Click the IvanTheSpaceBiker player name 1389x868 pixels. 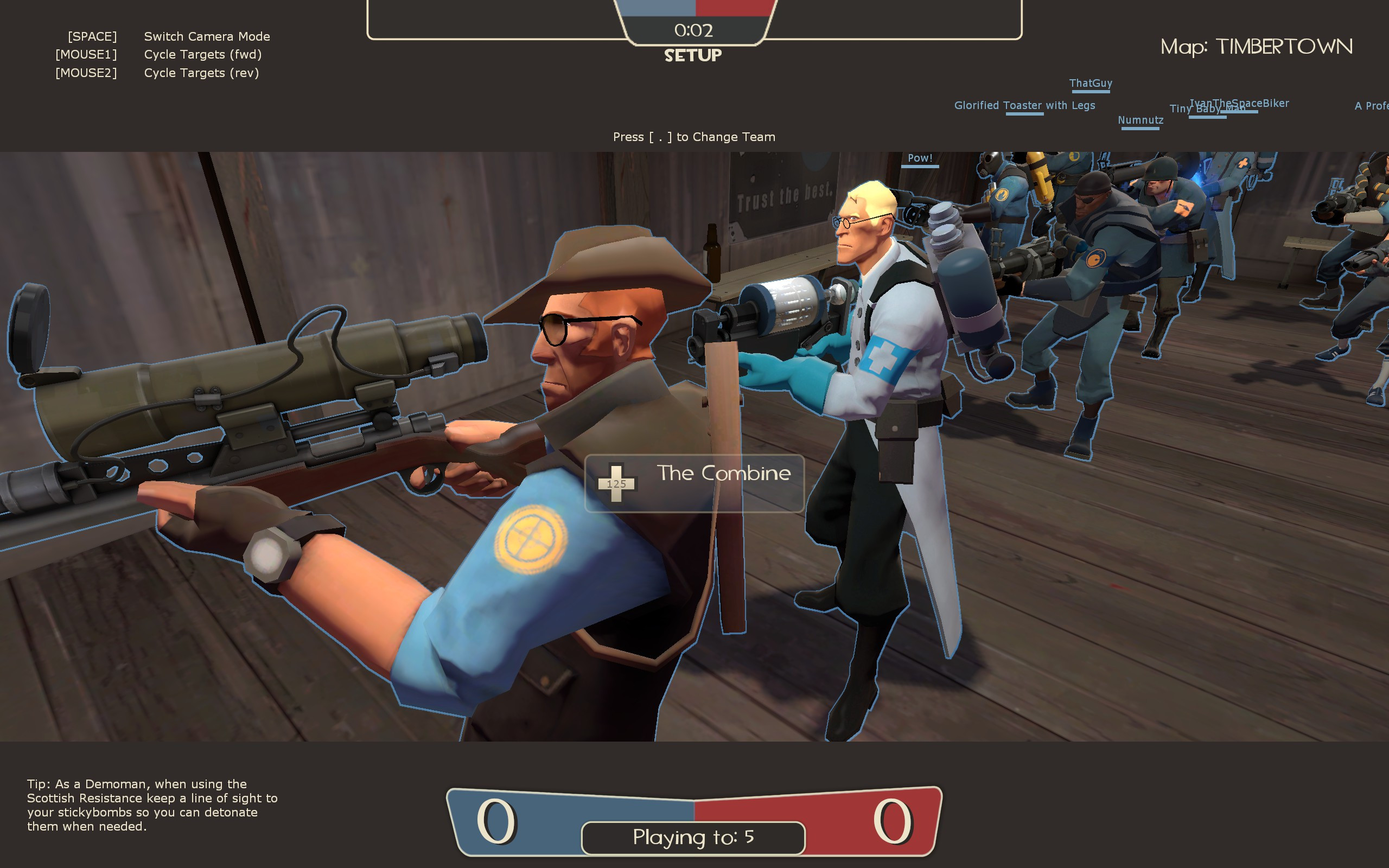[x=1239, y=102]
